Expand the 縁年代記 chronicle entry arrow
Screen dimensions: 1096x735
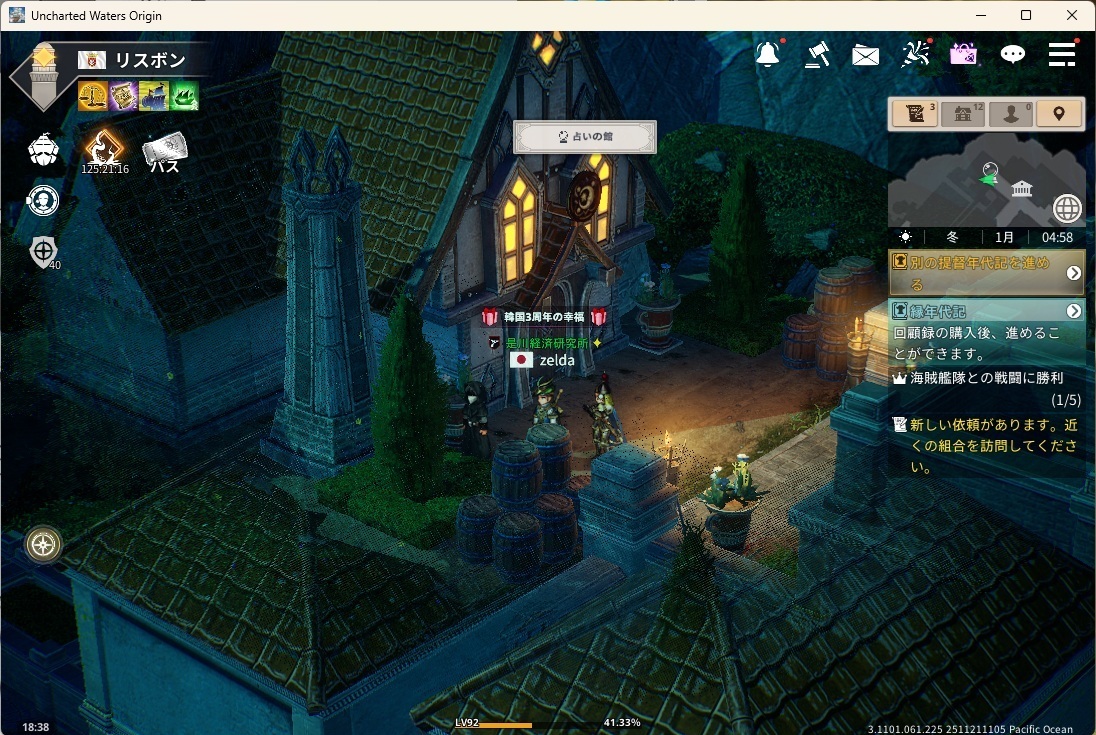(x=1074, y=311)
